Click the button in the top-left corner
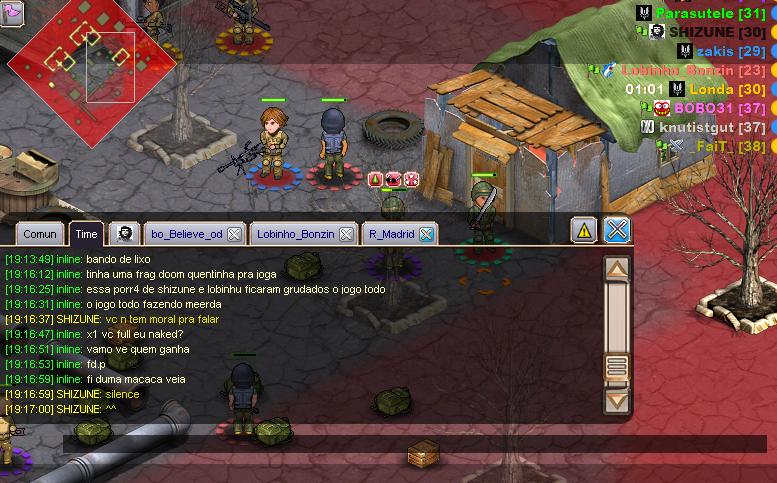777x483 pixels. [x=11, y=13]
